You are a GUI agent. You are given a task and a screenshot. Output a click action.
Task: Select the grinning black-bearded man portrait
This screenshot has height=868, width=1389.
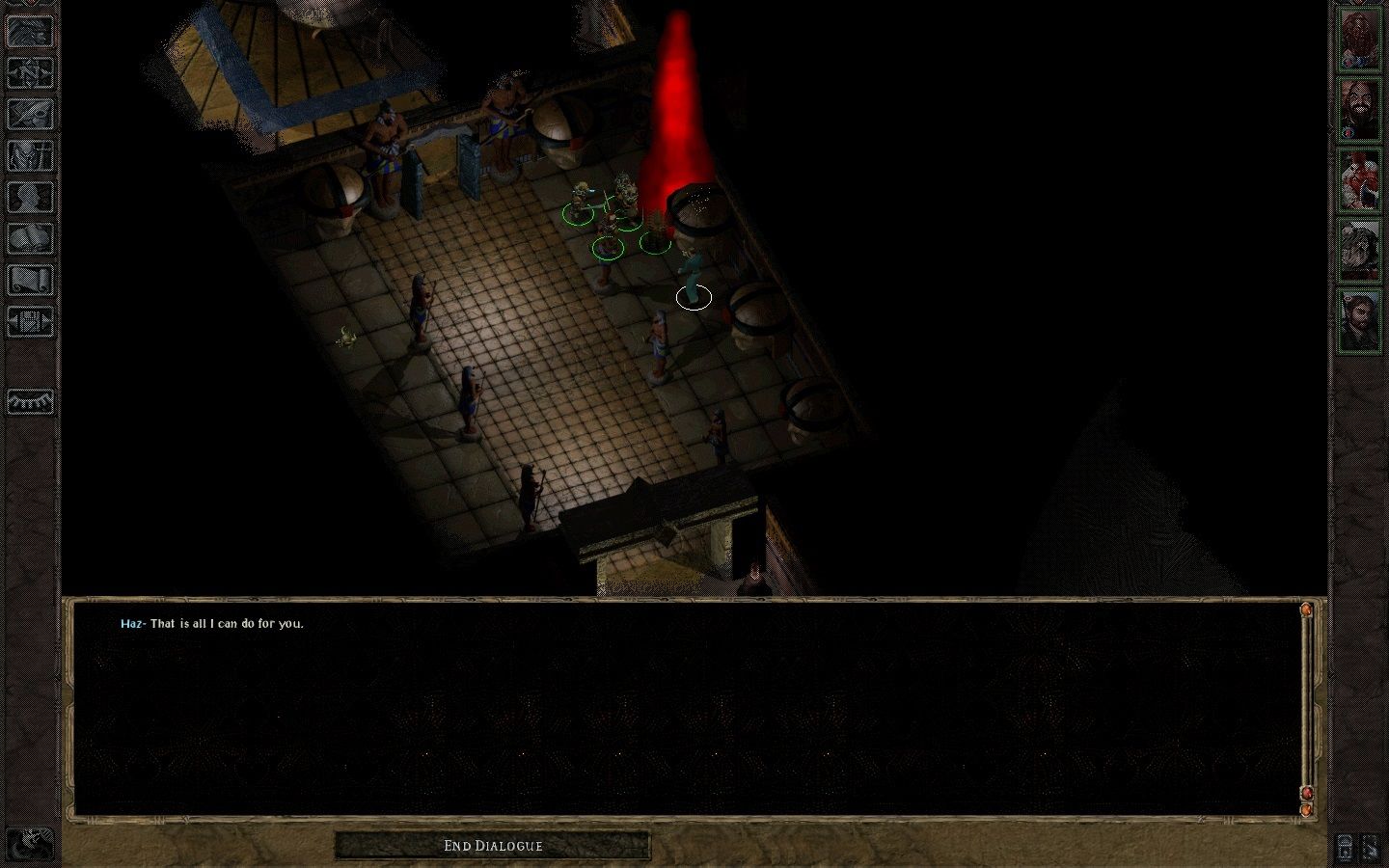(1359, 109)
